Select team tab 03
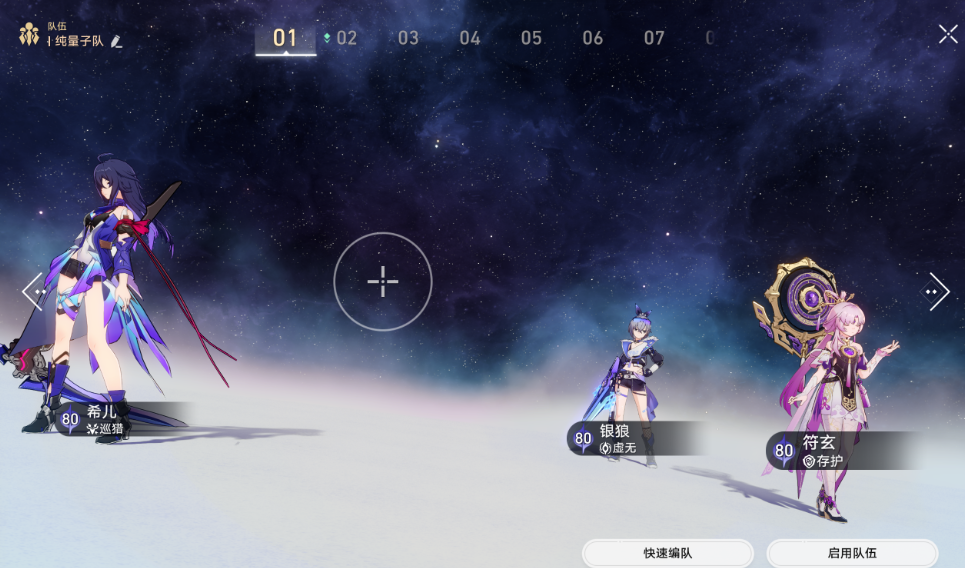This screenshot has height=568, width=965. pos(408,39)
